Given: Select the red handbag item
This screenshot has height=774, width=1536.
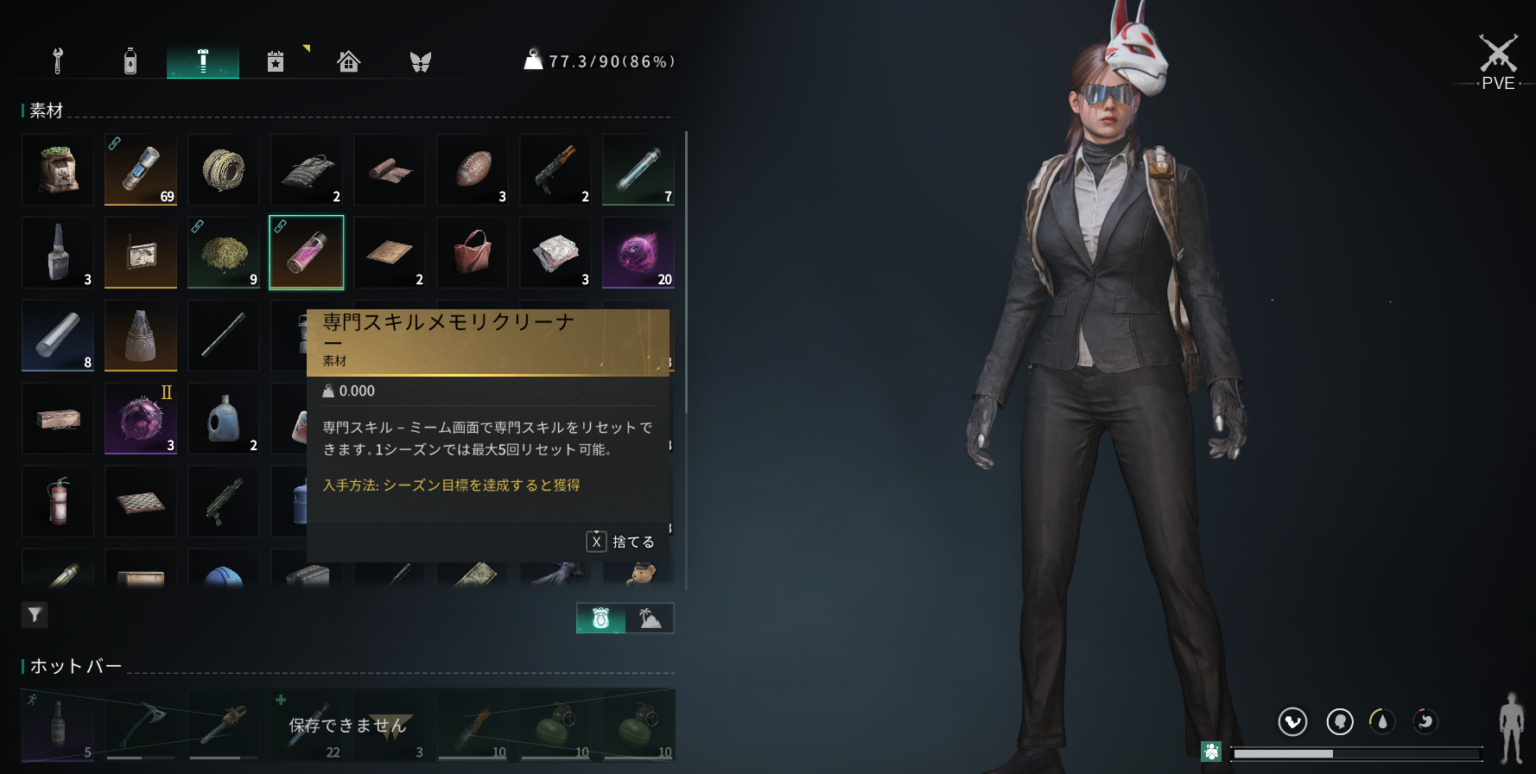Looking at the screenshot, I should click(x=472, y=252).
